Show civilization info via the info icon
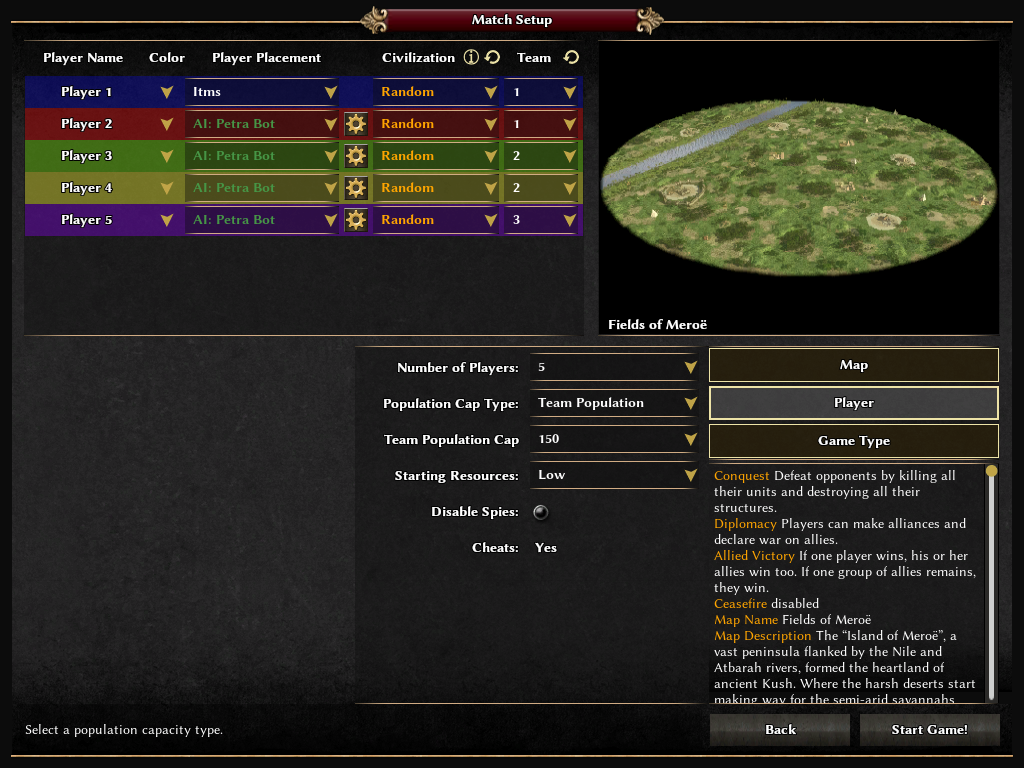 click(x=471, y=58)
